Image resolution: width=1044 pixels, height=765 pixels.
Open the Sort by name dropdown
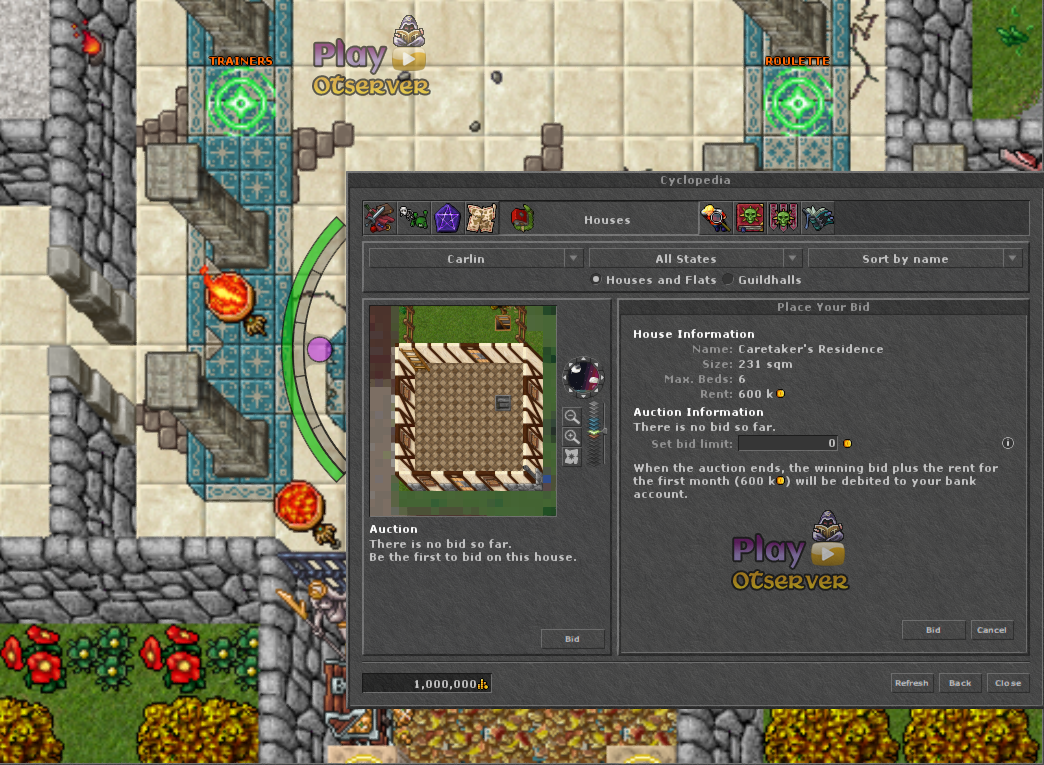point(914,259)
